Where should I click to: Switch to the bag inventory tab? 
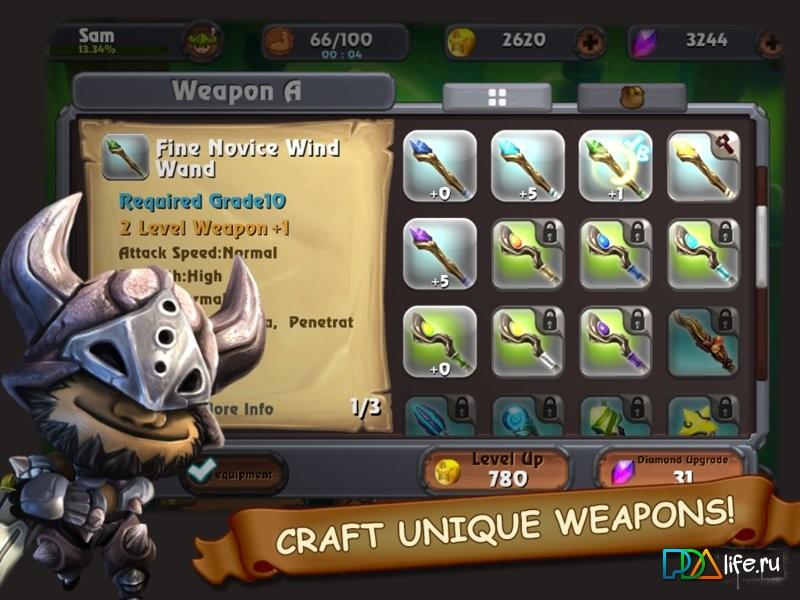coord(632,97)
